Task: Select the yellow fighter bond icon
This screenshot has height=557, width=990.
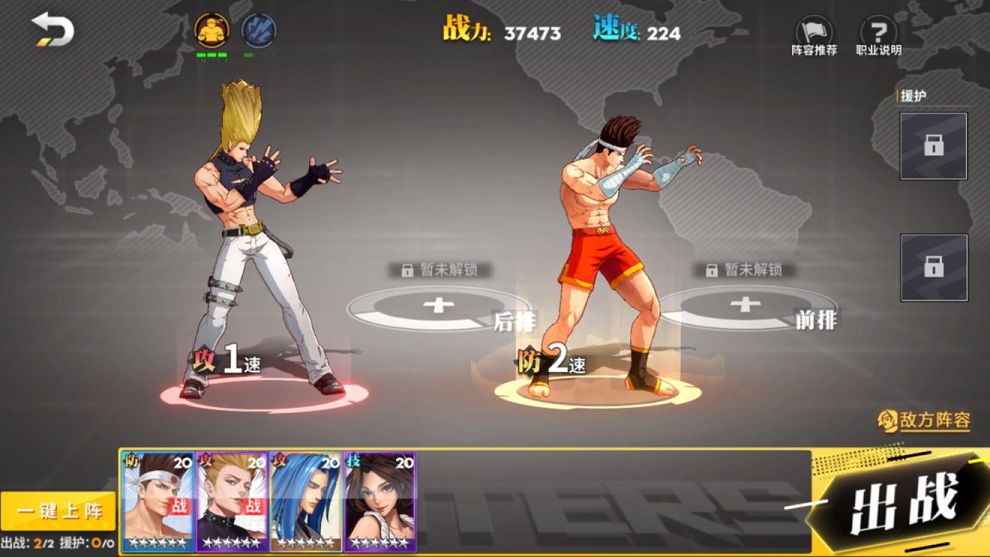Action: [x=211, y=29]
